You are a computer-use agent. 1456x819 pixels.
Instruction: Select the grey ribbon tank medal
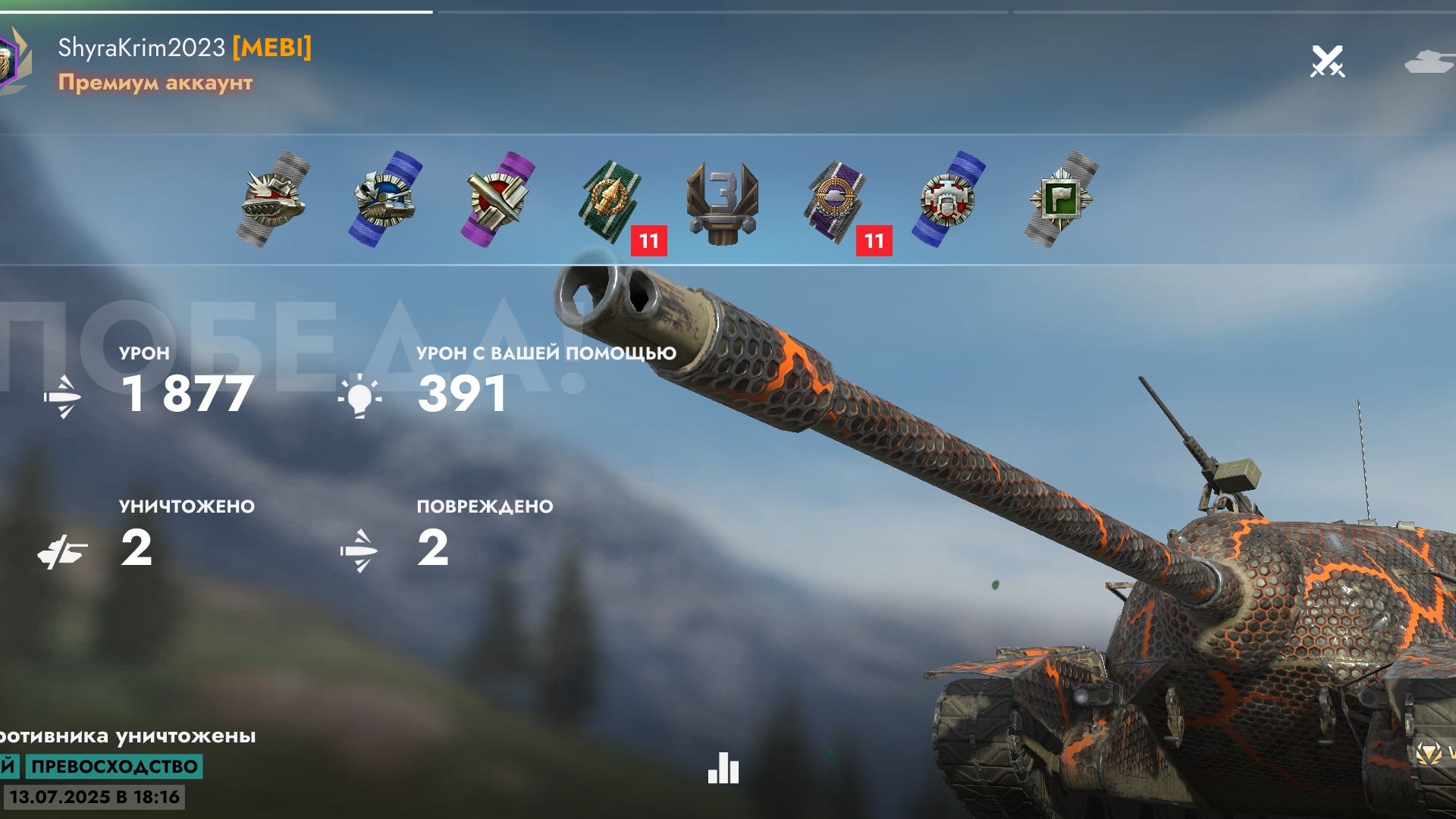pos(274,199)
